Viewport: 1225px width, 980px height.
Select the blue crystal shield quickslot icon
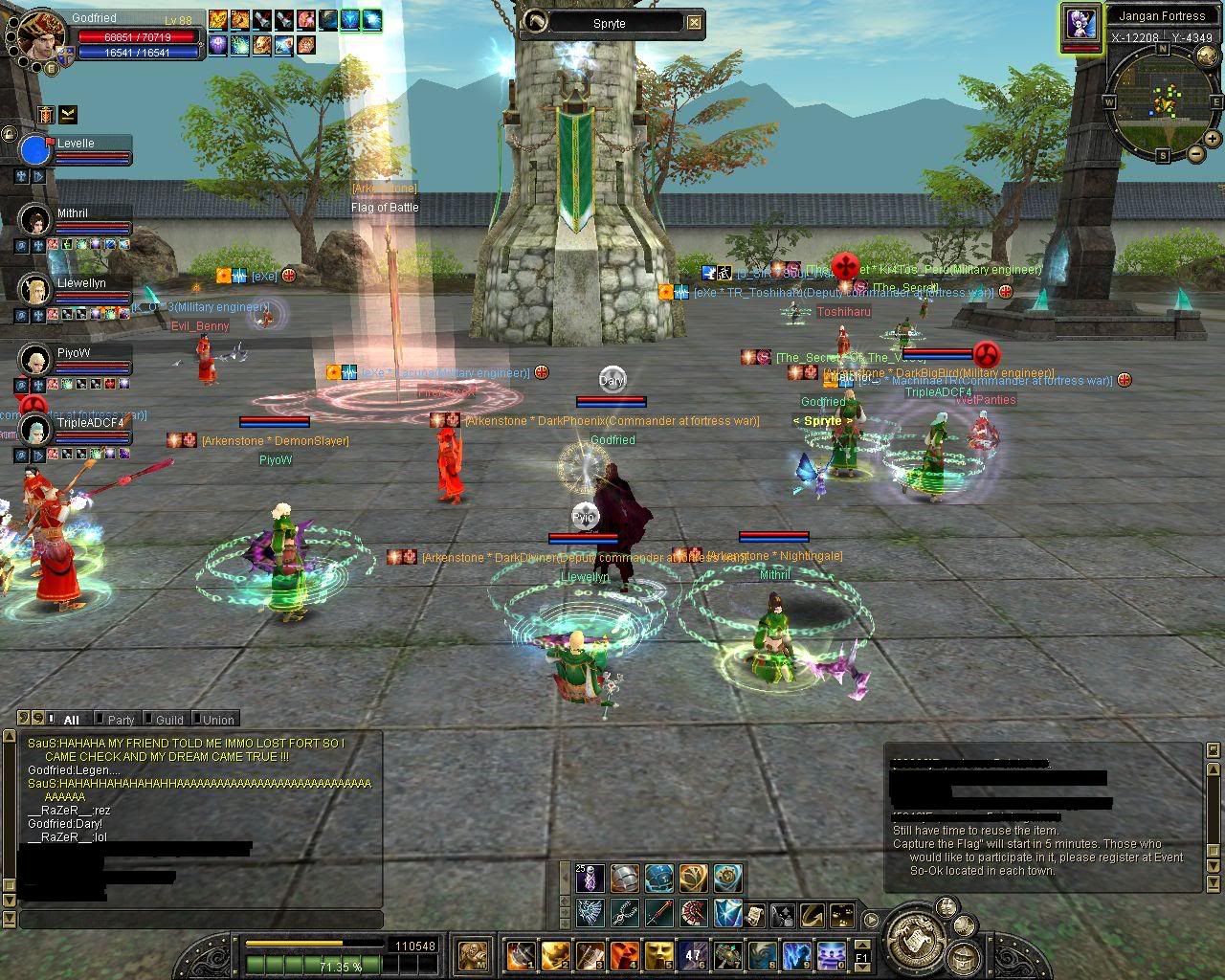click(729, 913)
